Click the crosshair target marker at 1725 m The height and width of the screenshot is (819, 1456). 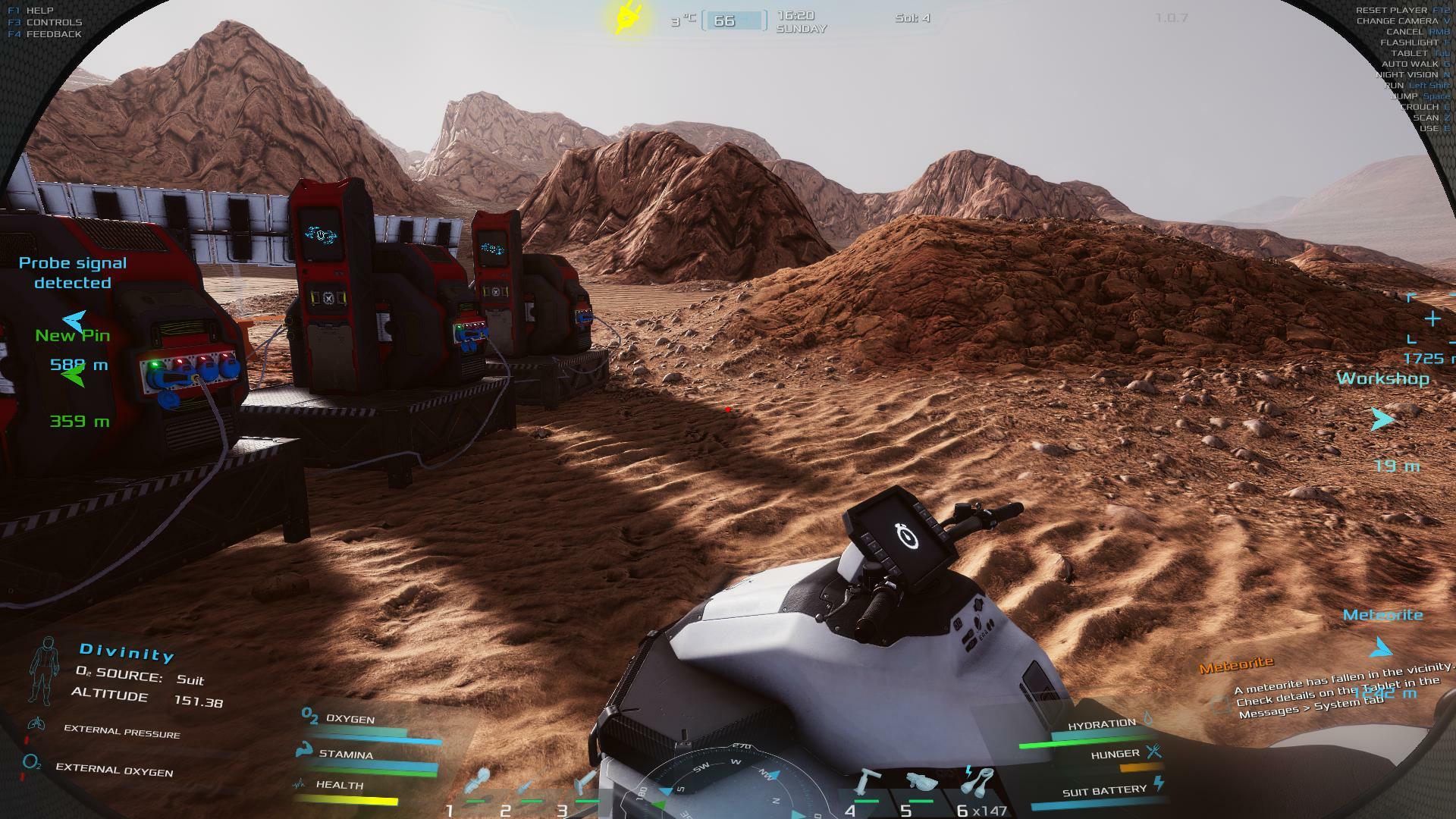point(1432,319)
